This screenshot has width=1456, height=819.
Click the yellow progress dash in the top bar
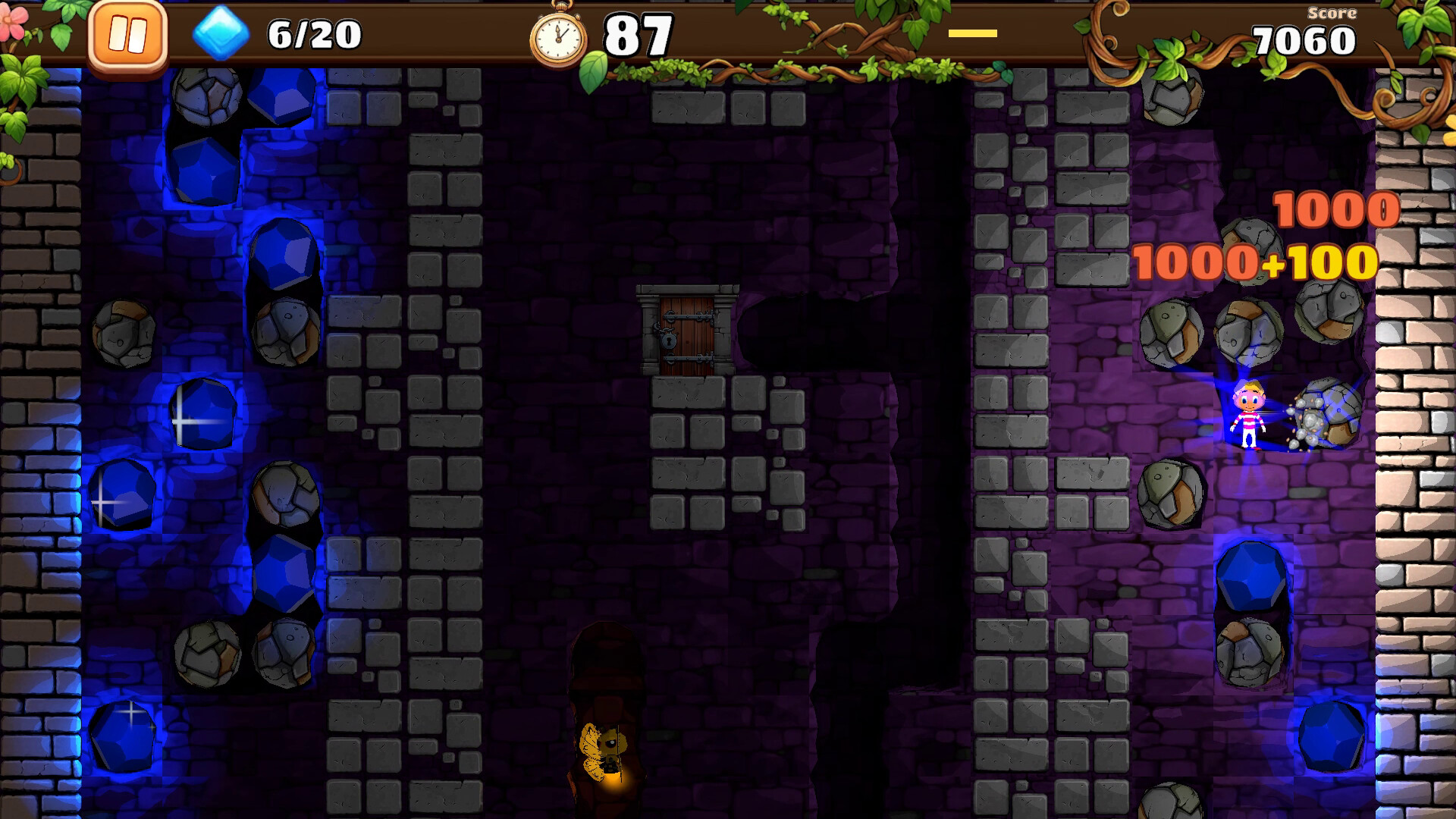click(x=973, y=33)
